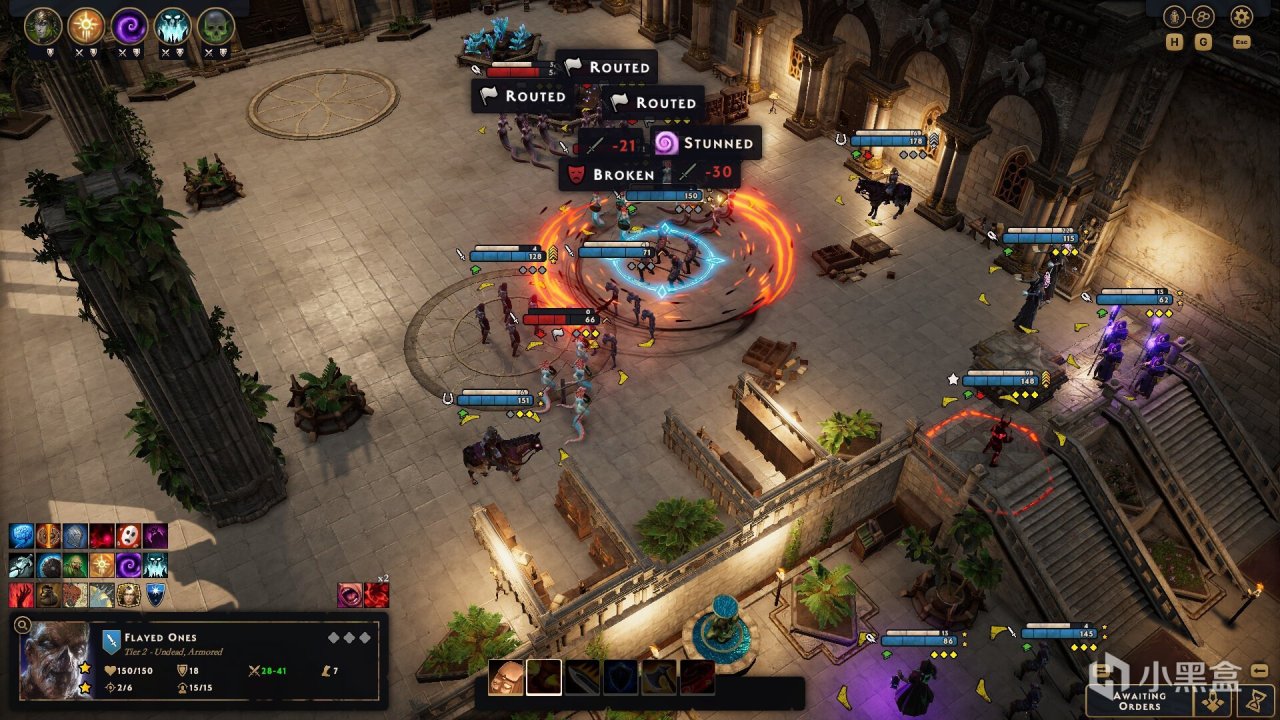Click the scared white mask status icon
This screenshot has height=720, width=1280.
pyautogui.click(x=128, y=536)
